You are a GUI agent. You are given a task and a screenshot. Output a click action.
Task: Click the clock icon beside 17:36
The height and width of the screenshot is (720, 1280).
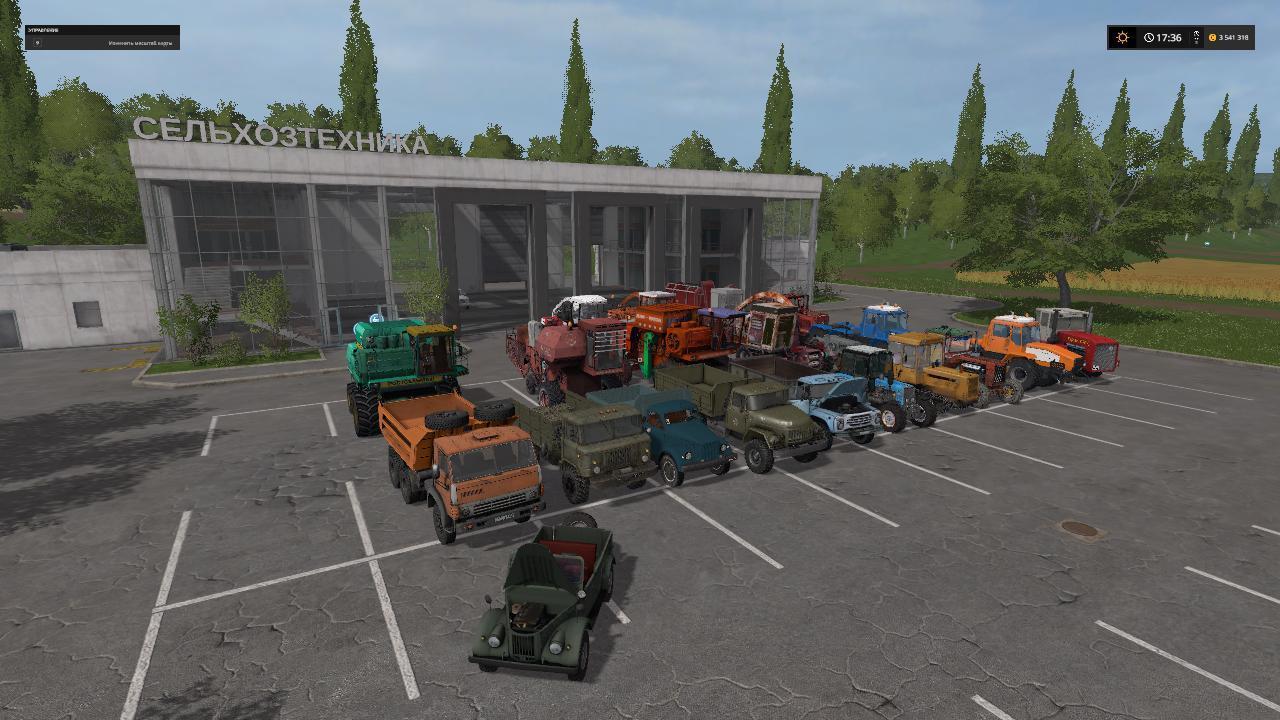click(1148, 37)
